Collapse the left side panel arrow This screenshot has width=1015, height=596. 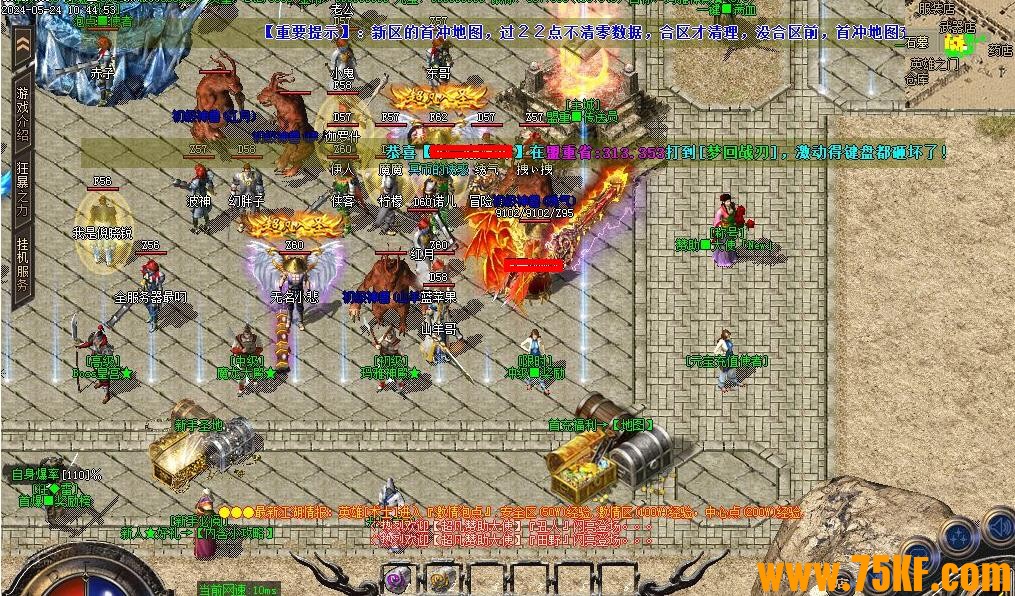point(22,44)
